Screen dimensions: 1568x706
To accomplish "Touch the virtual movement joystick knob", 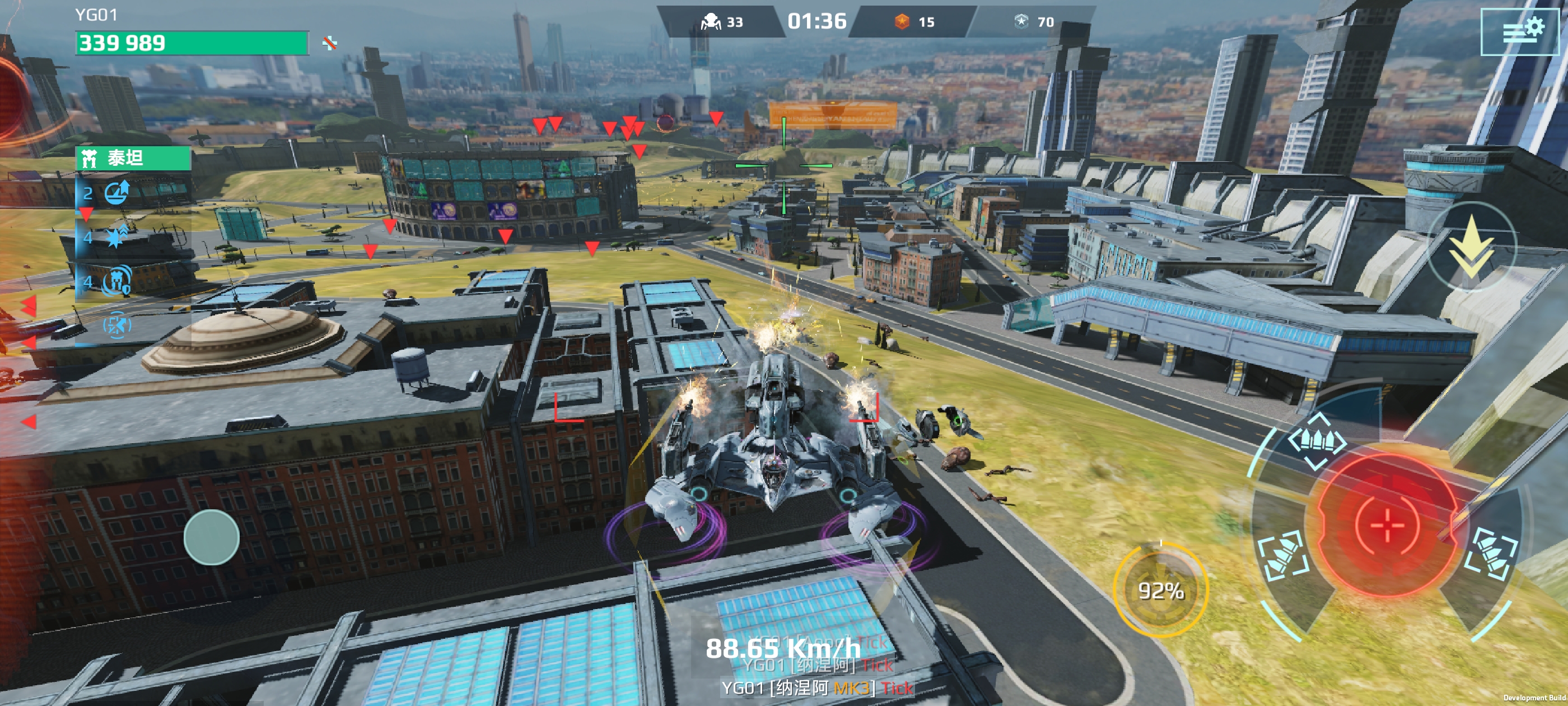I will tap(211, 537).
